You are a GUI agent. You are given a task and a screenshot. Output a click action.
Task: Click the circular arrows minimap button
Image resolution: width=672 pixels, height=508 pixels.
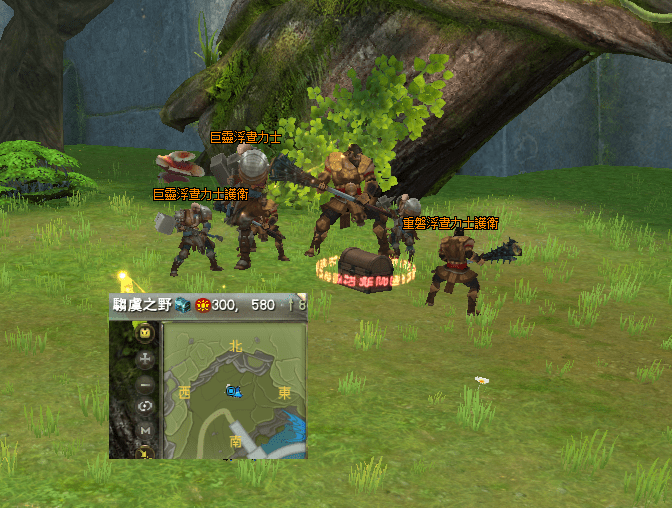145,406
